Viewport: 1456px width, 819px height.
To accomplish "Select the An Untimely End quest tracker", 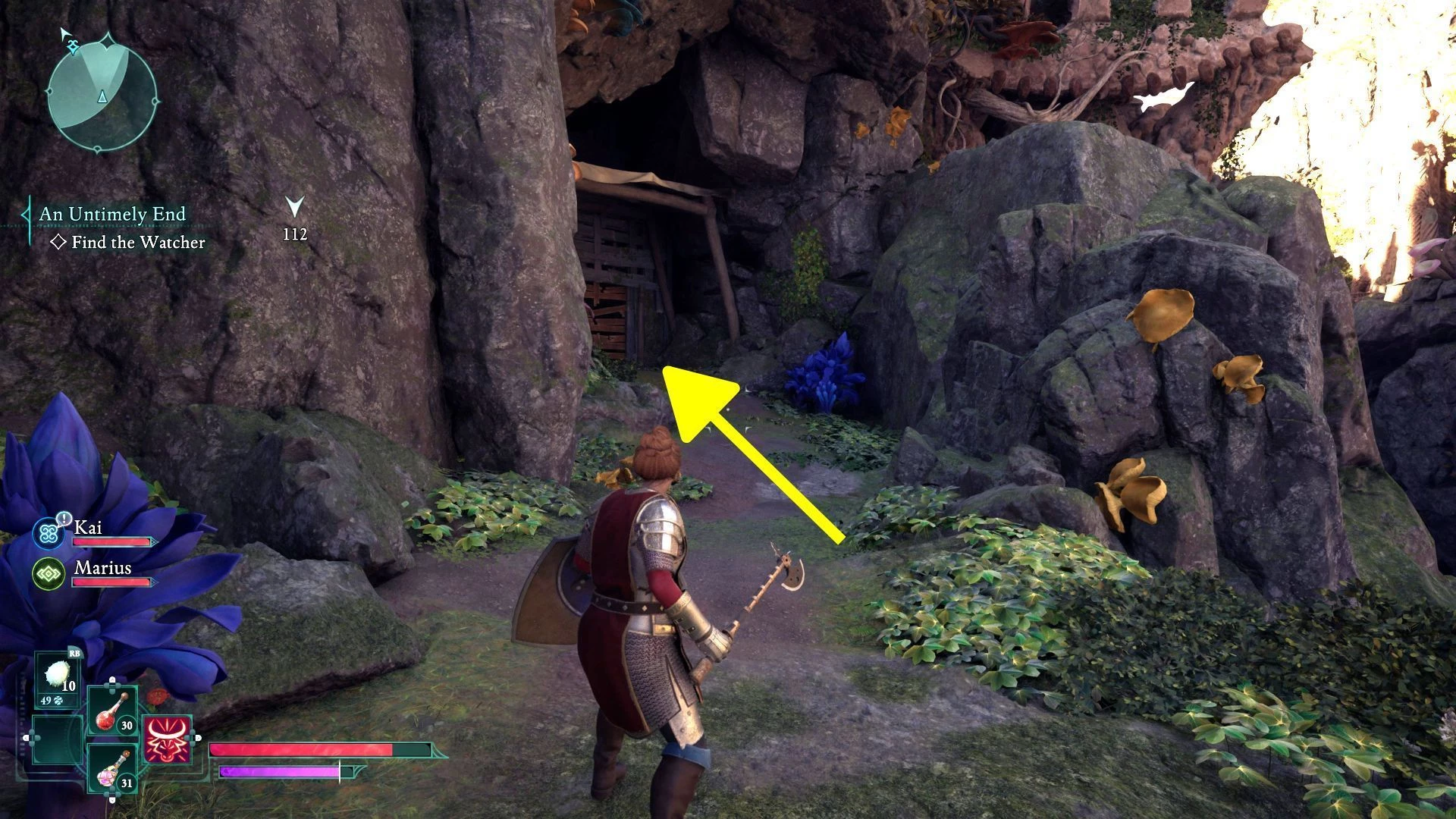I will coord(112,215).
